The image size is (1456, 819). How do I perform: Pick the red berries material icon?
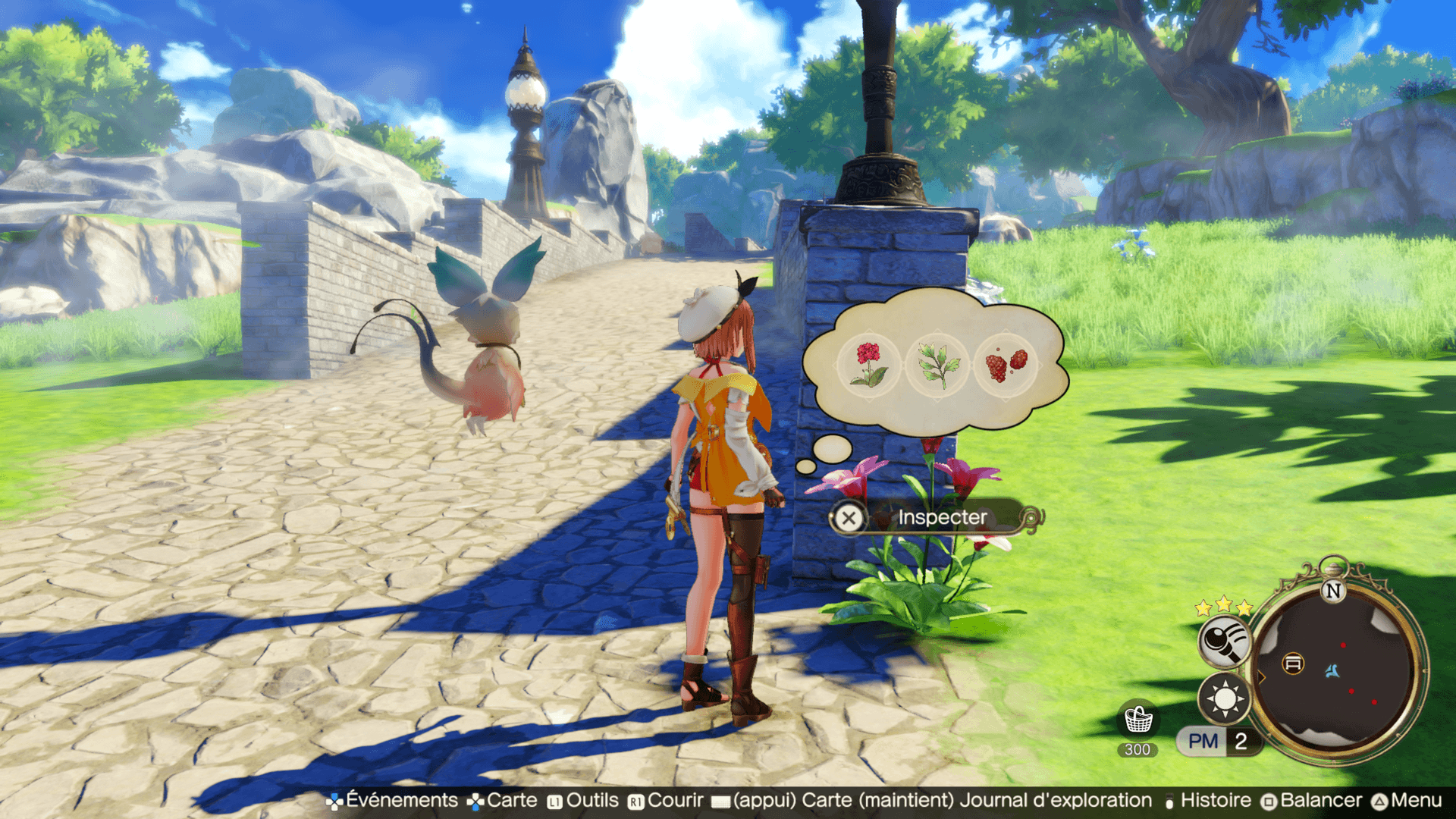click(1006, 365)
